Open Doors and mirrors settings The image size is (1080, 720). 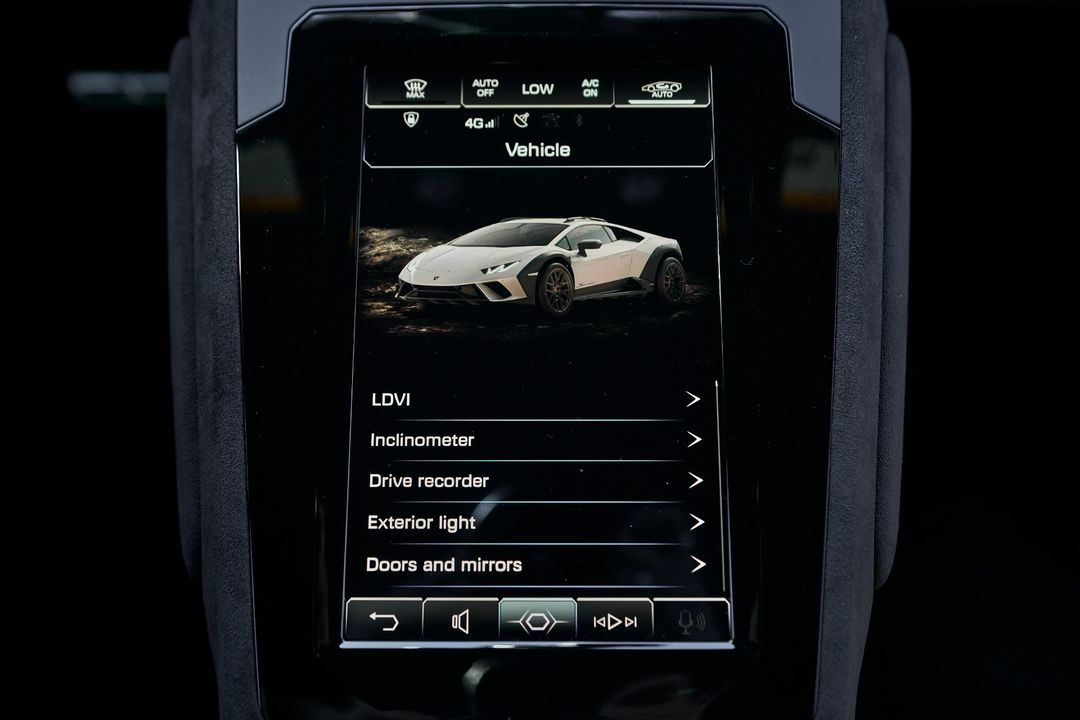pos(536,564)
